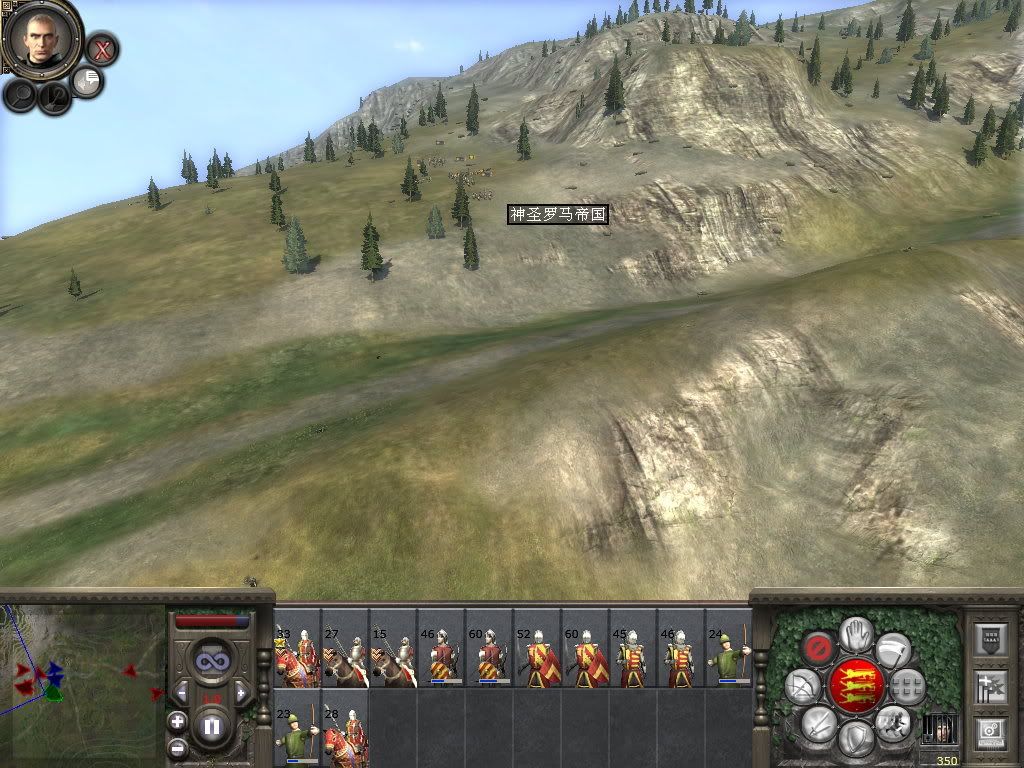
Task: Click the red withdraw order button
Action: tap(819, 650)
